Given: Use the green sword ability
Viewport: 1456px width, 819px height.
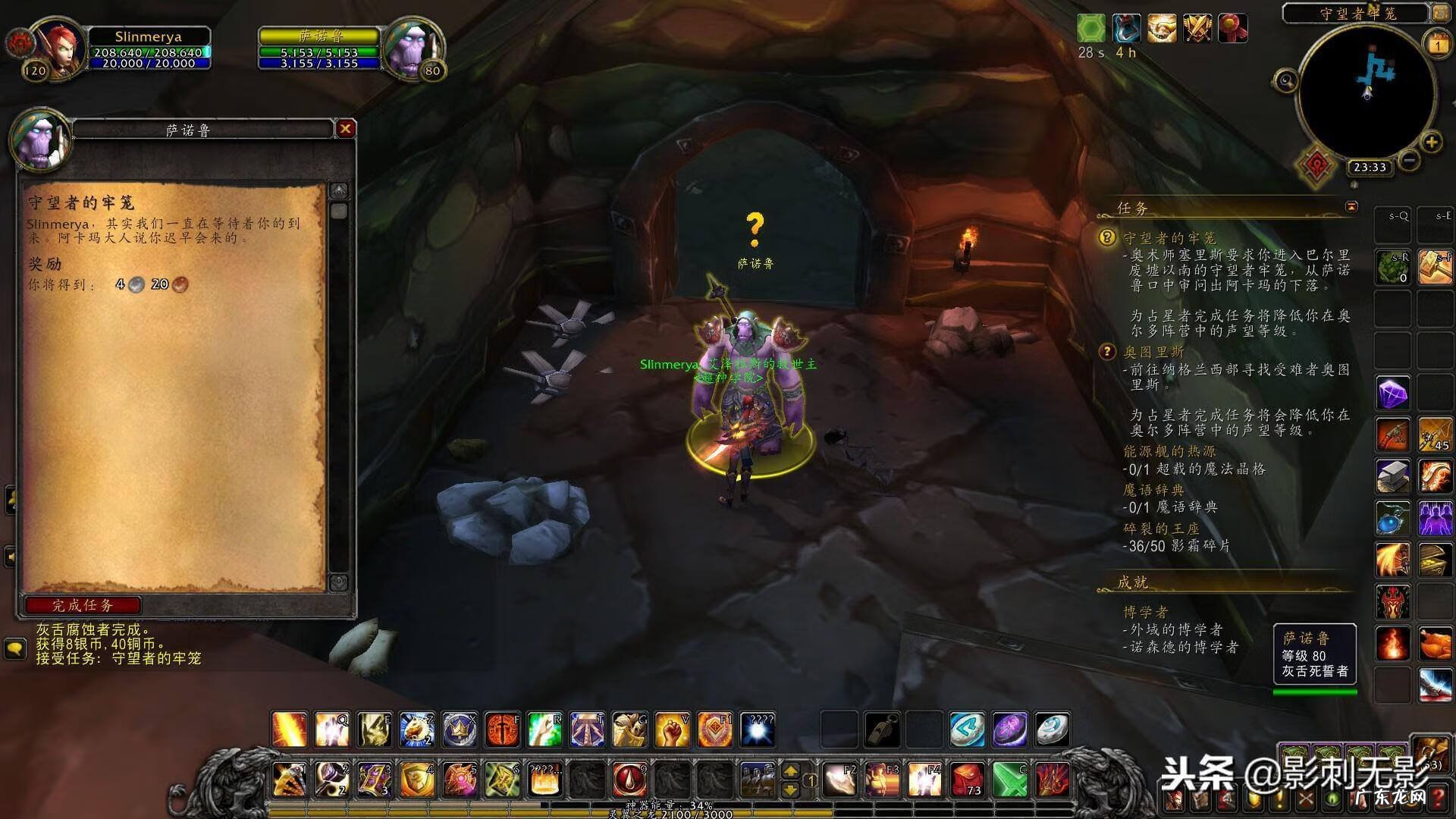Looking at the screenshot, I should [x=1009, y=779].
